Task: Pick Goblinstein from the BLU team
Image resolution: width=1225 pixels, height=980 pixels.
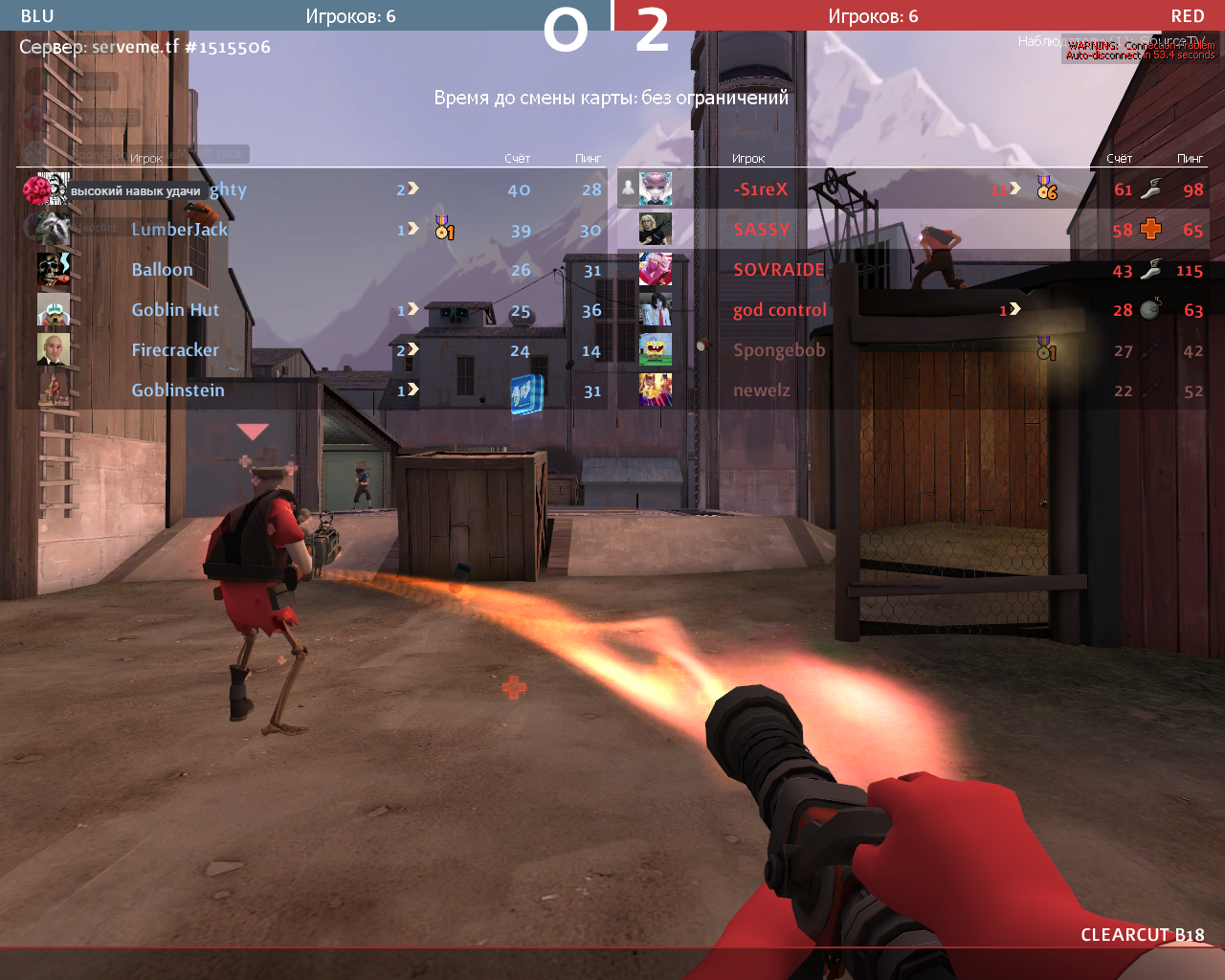Action: (178, 390)
